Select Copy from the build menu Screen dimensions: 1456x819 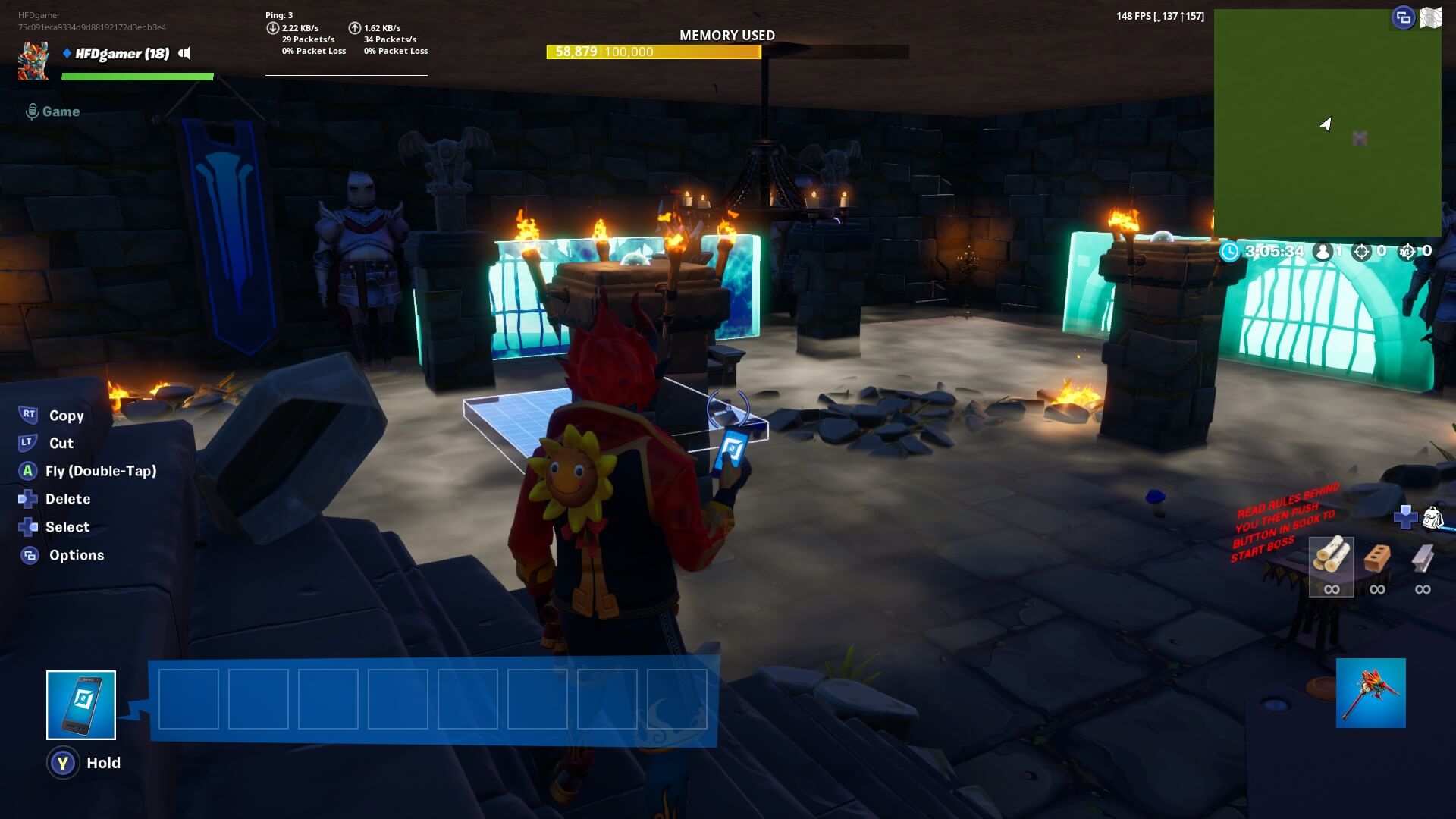[x=66, y=416]
